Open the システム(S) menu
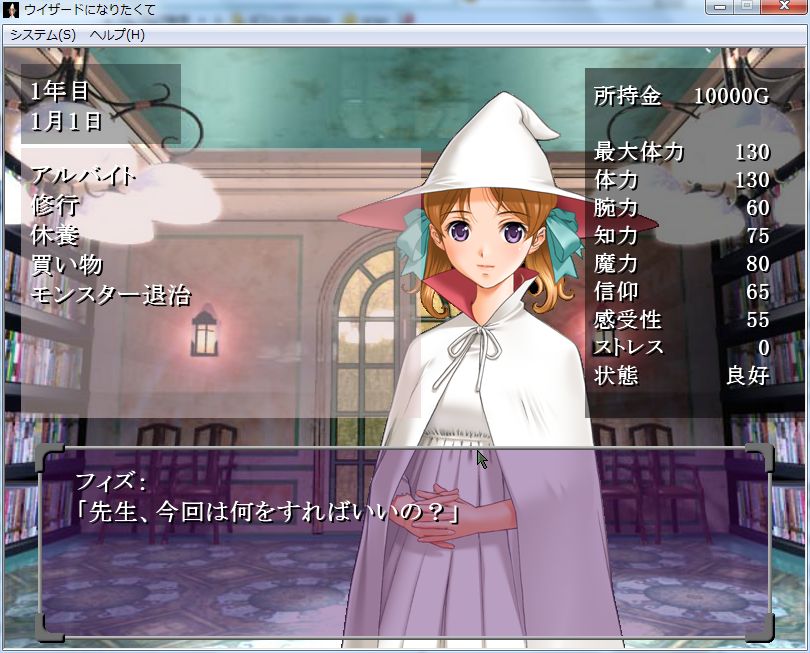 [x=43, y=35]
